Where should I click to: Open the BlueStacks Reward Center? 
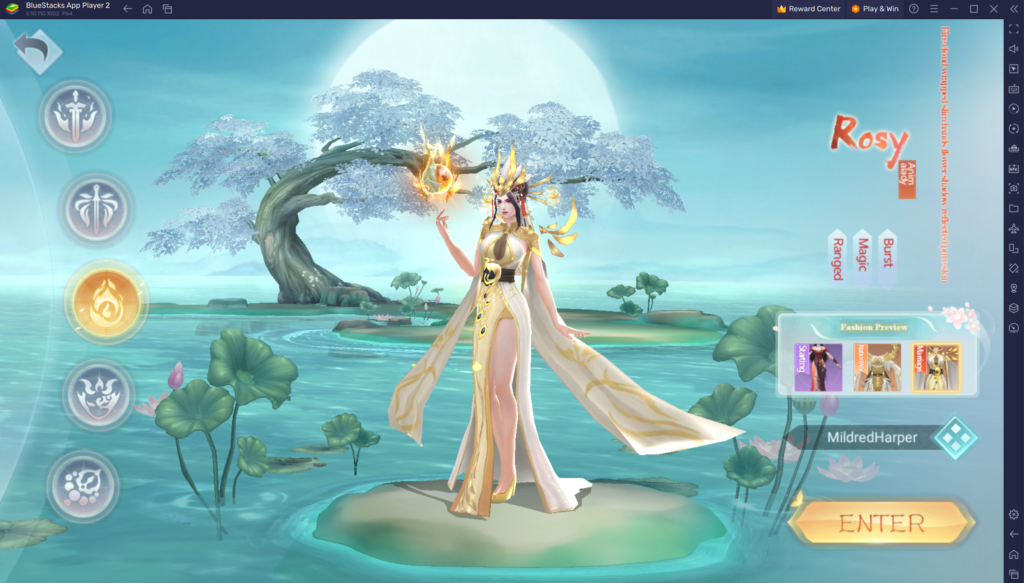click(x=809, y=9)
